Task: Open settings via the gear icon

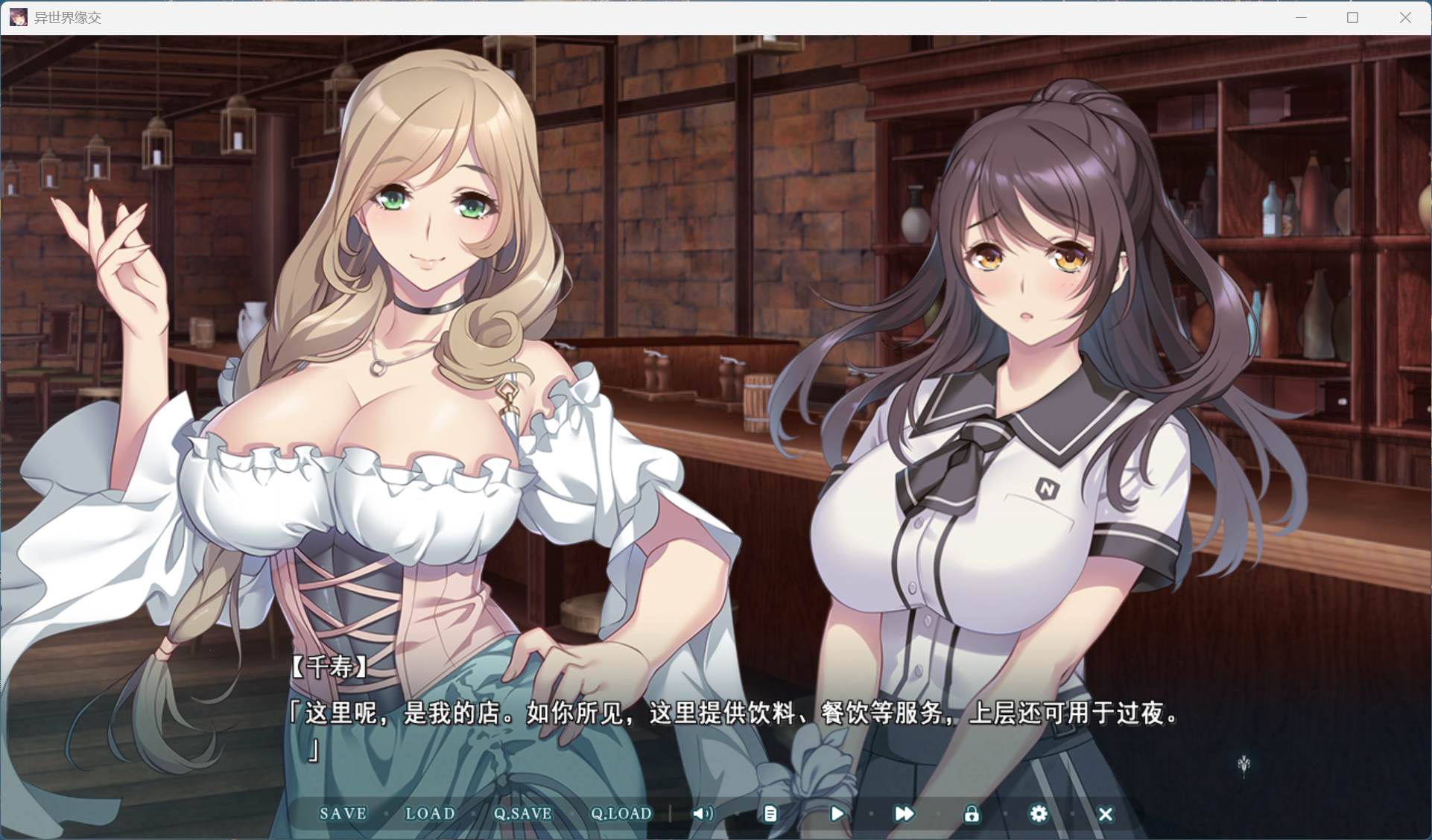Action: point(1038,814)
